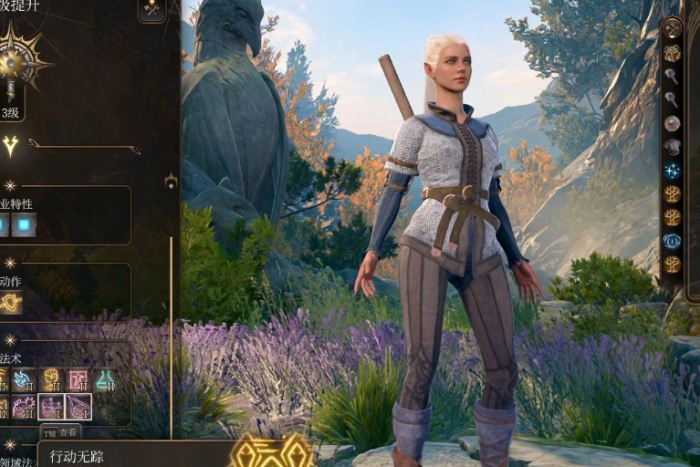This screenshot has width=700, height=467.
Task: Choose the golden hand spell icon
Action: [x=50, y=380]
